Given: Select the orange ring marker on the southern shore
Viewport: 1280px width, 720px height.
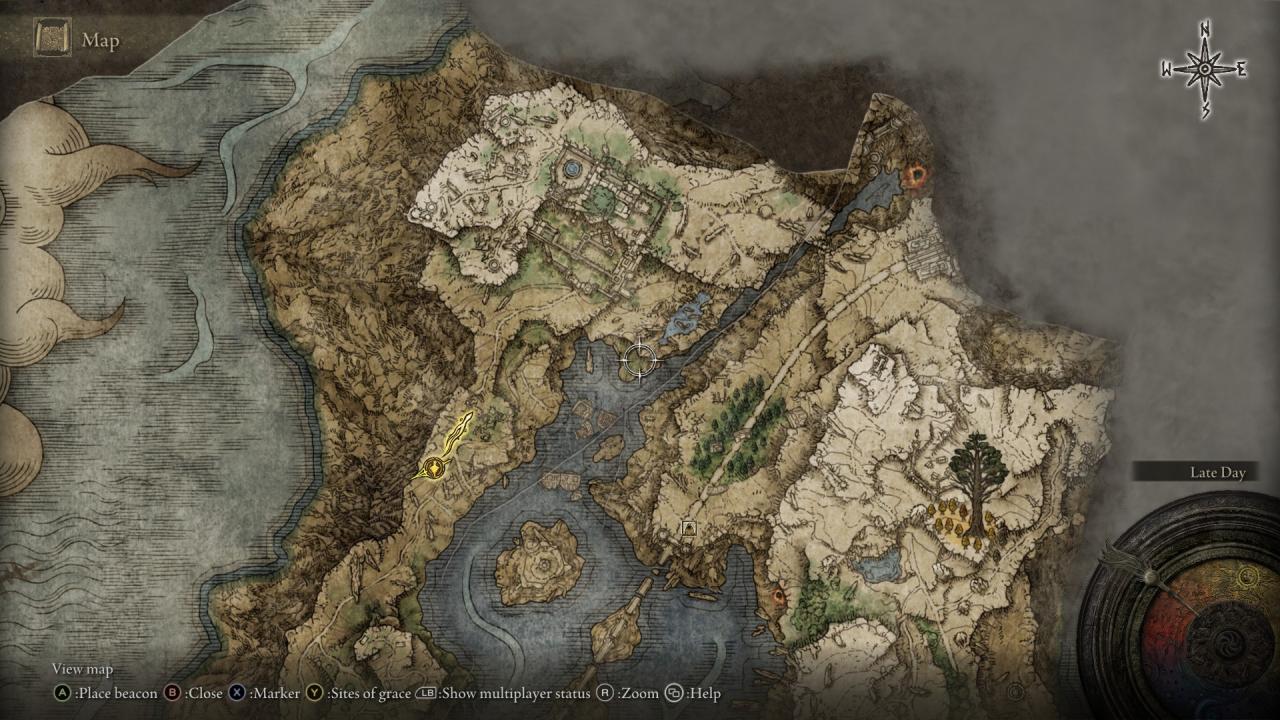Looking at the screenshot, I should coord(780,596).
